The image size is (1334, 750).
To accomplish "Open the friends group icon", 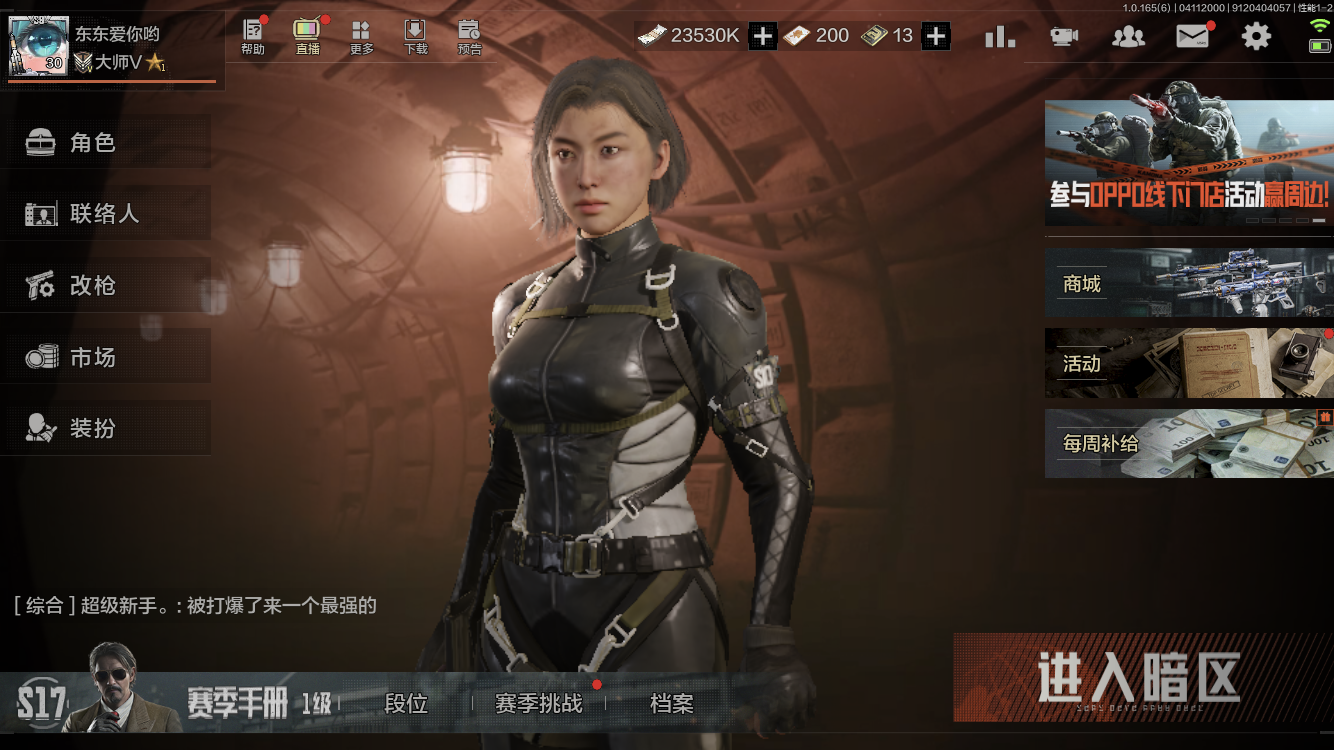I will click(1128, 37).
